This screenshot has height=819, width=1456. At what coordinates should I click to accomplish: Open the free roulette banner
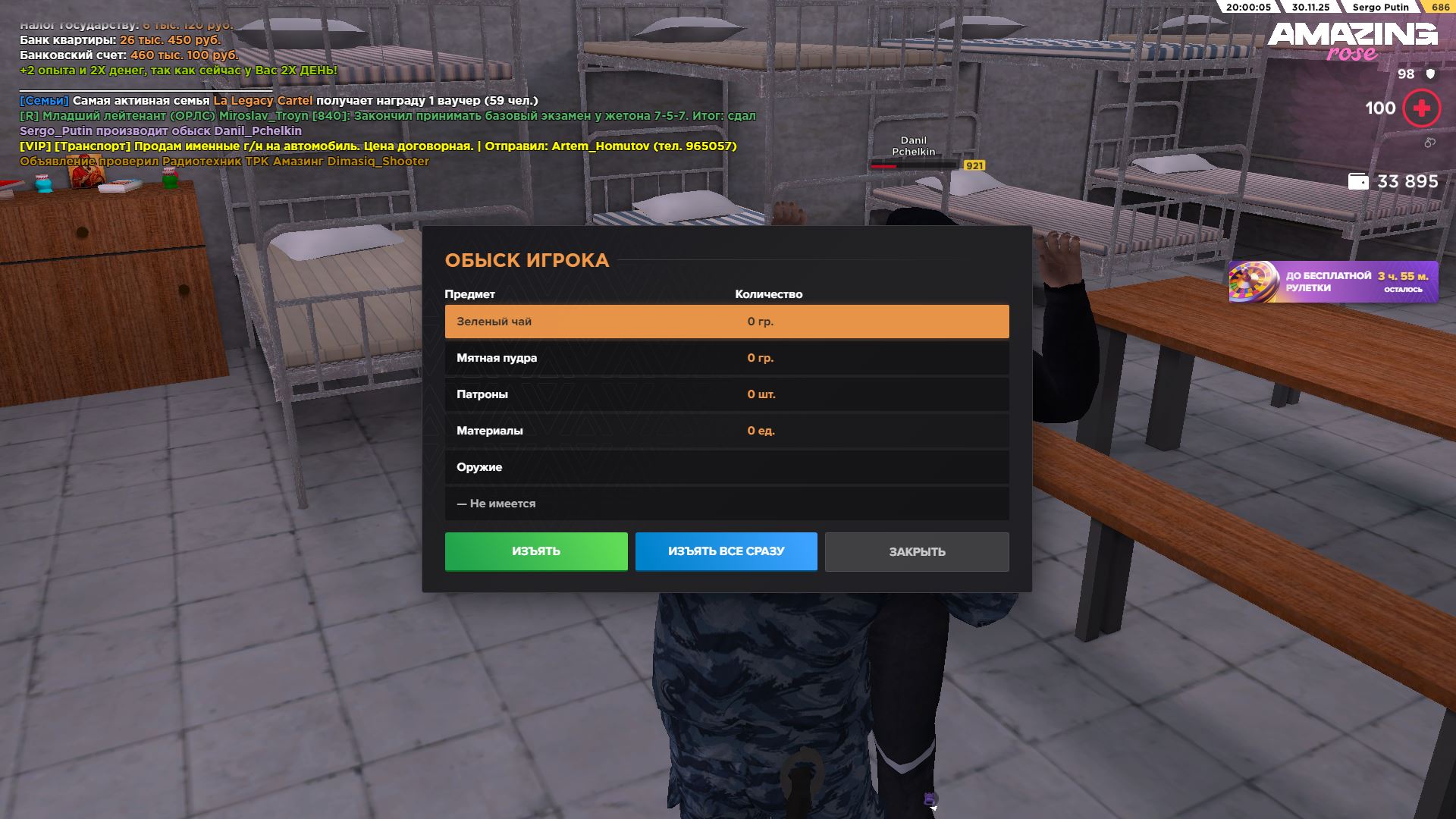click(1332, 282)
